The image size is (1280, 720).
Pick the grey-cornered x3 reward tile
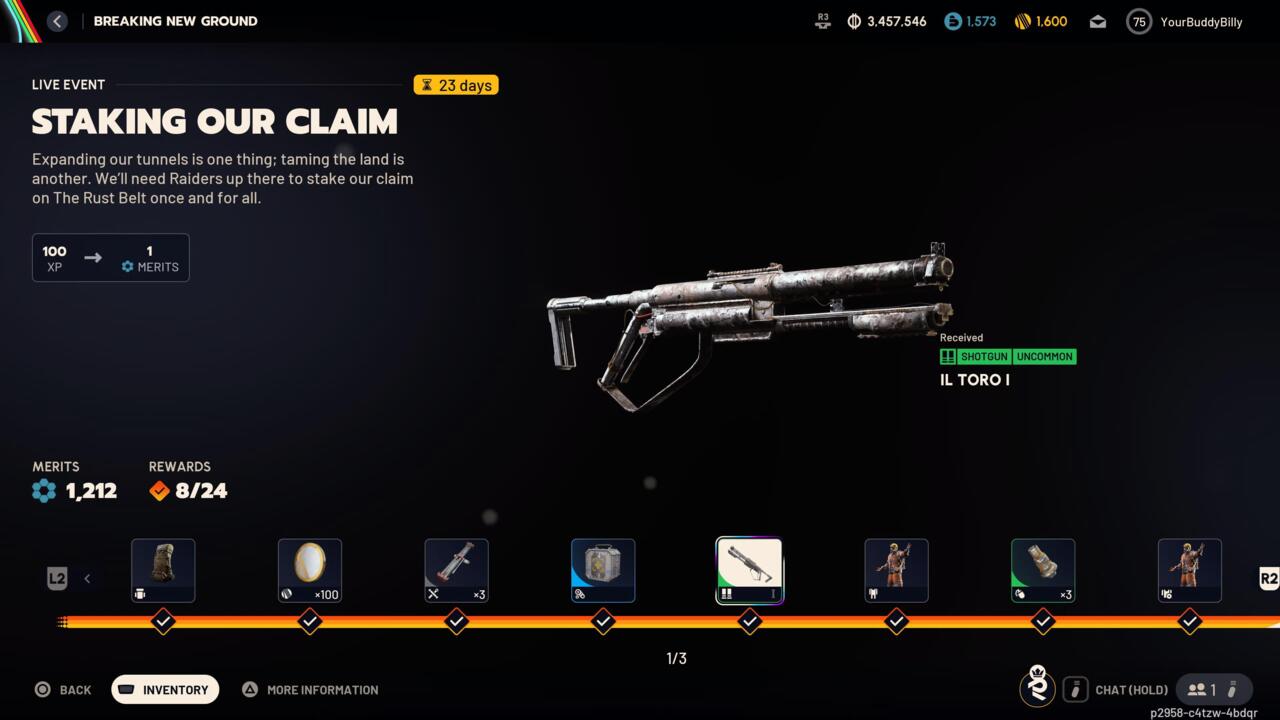pos(456,571)
